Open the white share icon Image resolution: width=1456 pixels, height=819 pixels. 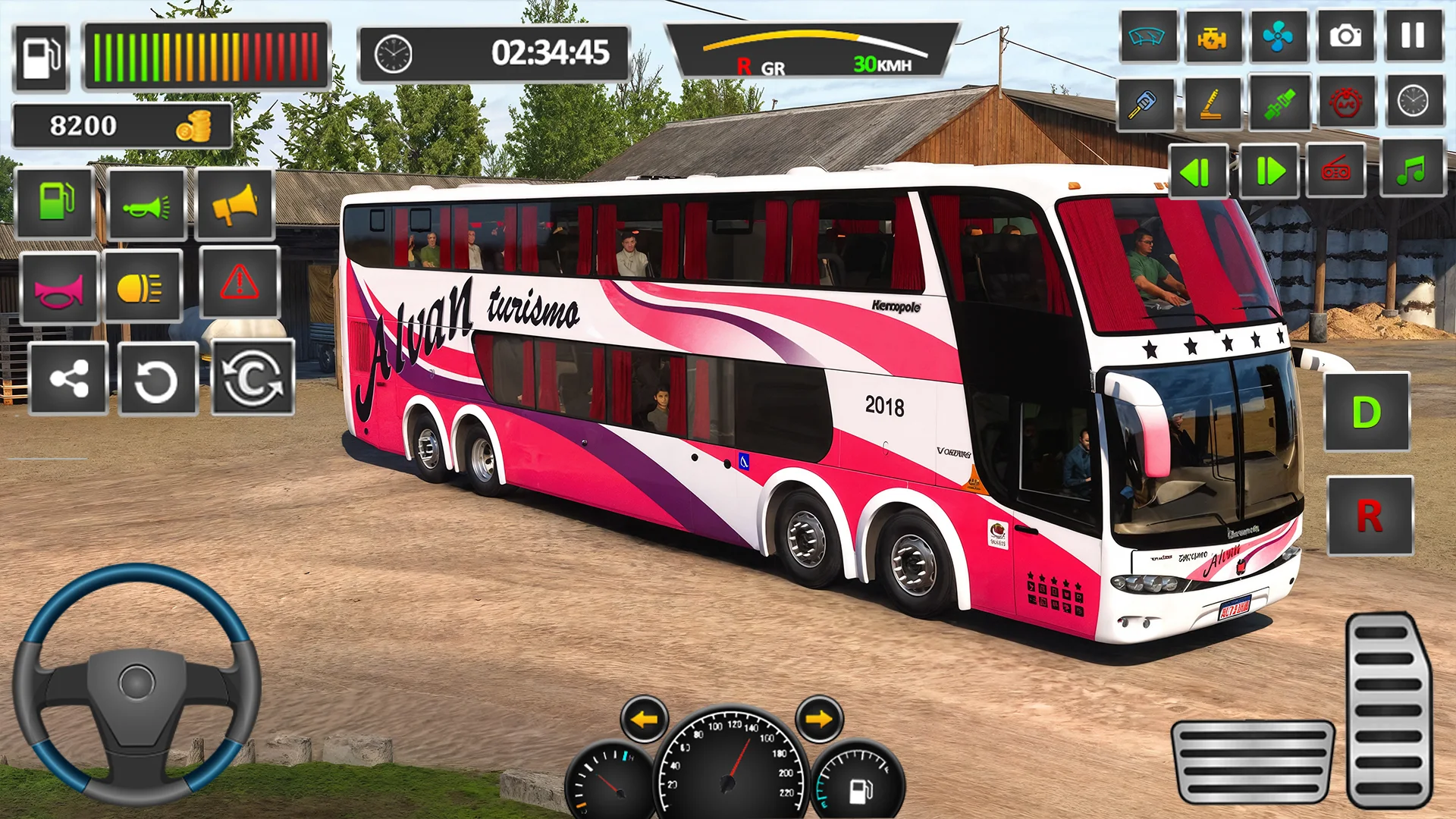[68, 378]
